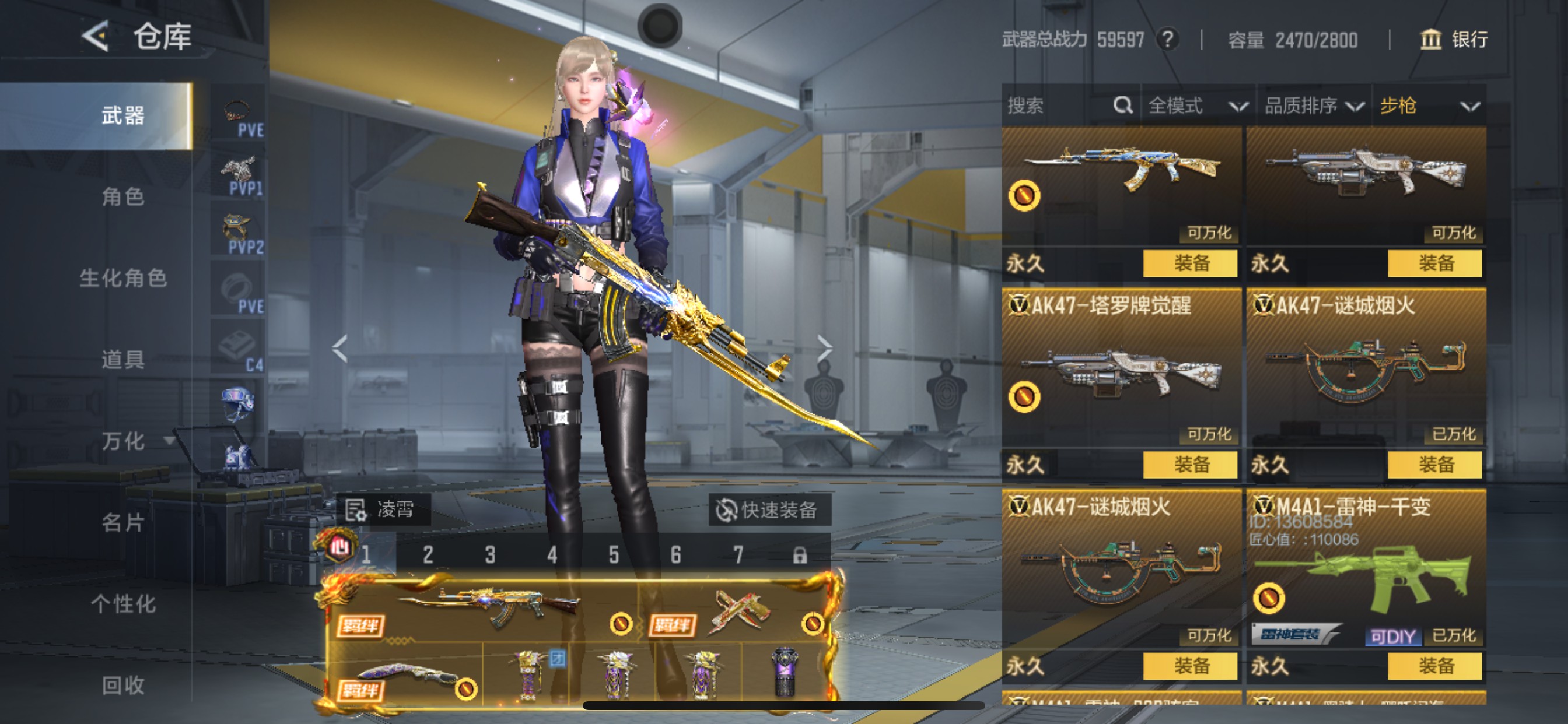This screenshot has height=724, width=1568.
Task: Switch to the 角色 tab
Action: click(x=123, y=197)
